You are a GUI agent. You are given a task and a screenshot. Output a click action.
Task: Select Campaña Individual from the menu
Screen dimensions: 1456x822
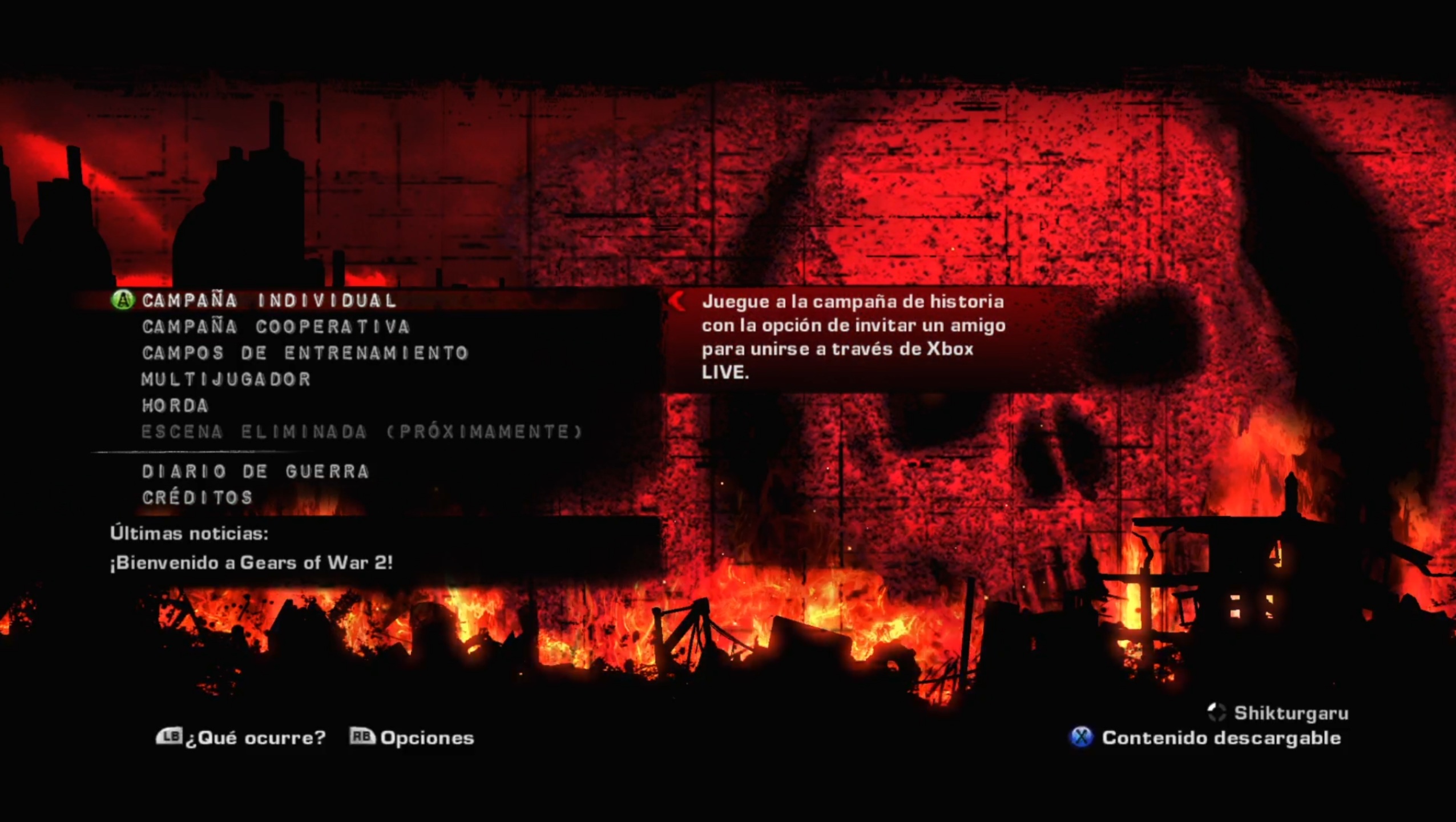(x=268, y=300)
